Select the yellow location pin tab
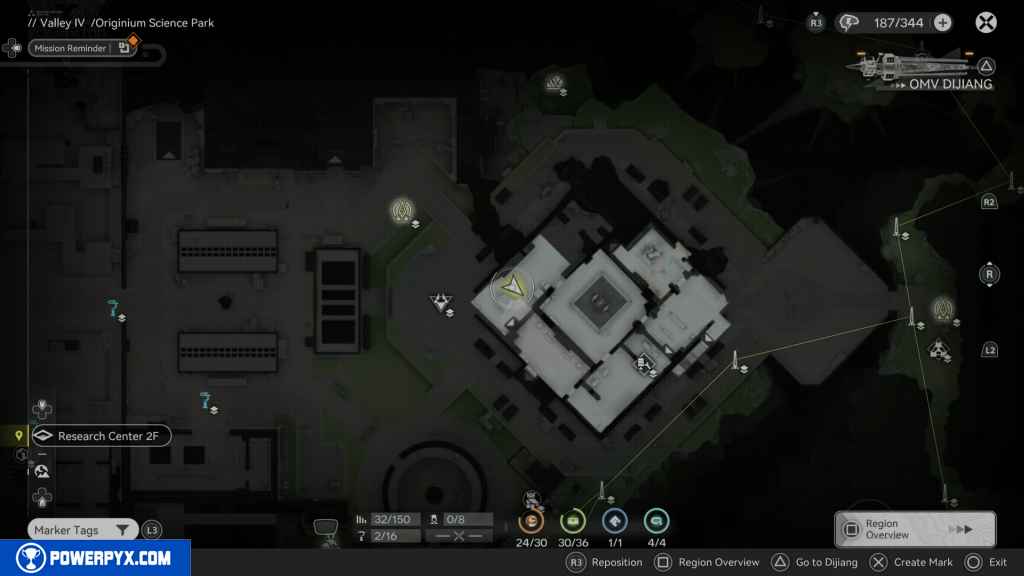This screenshot has height=576, width=1024. click(19, 436)
